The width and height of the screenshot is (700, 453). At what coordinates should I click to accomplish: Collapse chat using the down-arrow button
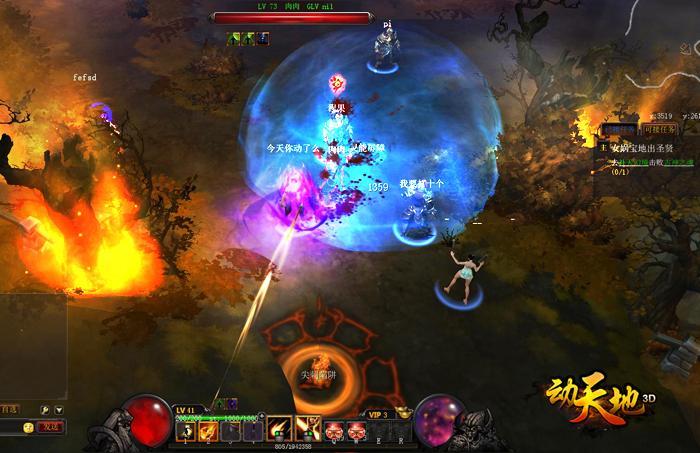(59, 410)
